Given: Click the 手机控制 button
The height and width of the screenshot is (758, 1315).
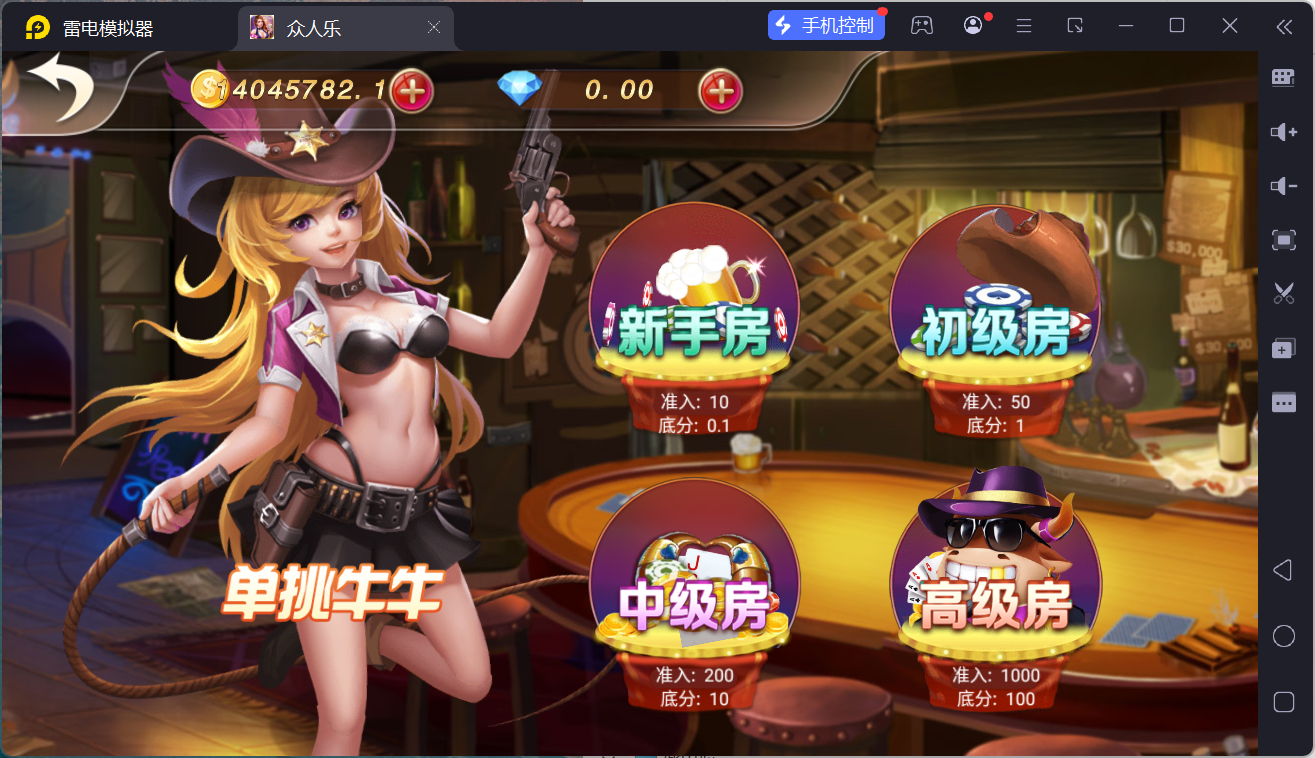Looking at the screenshot, I should coord(826,24).
